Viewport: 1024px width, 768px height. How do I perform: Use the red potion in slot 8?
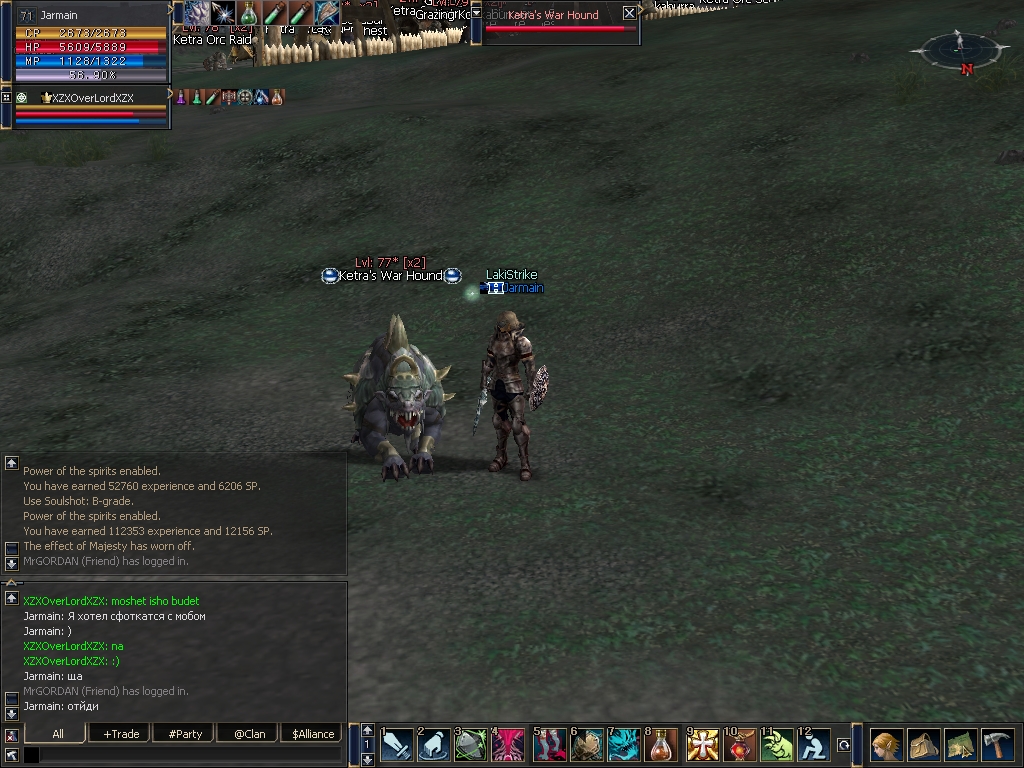pos(660,745)
